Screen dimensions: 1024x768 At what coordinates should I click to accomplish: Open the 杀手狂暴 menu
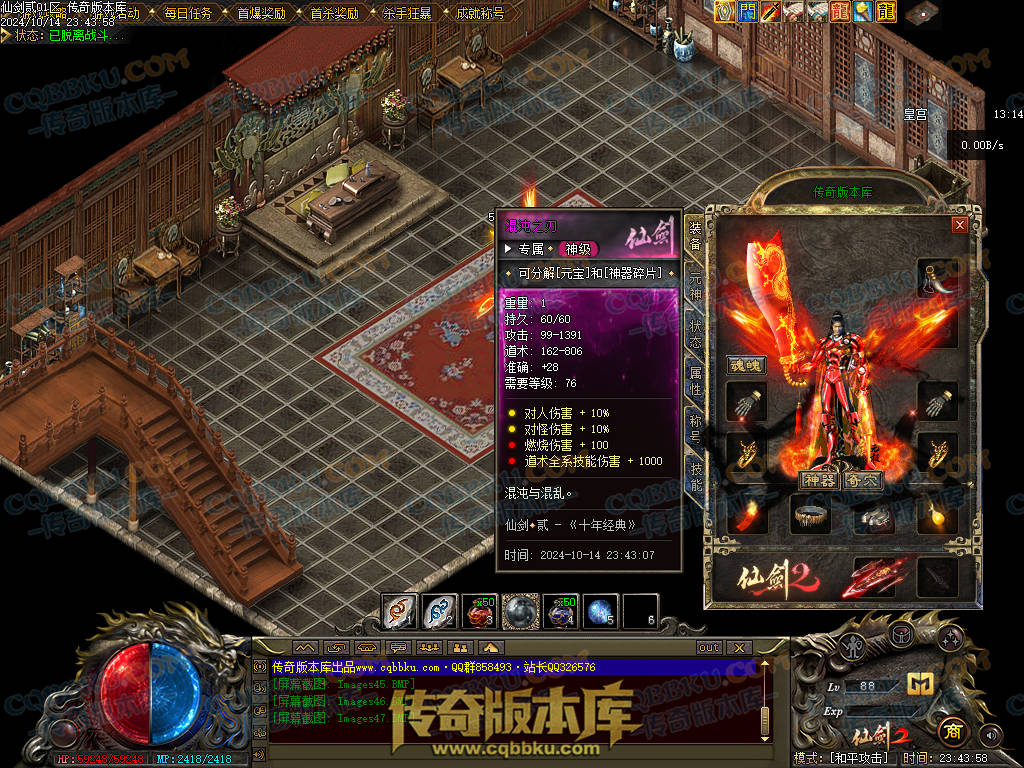pyautogui.click(x=407, y=14)
